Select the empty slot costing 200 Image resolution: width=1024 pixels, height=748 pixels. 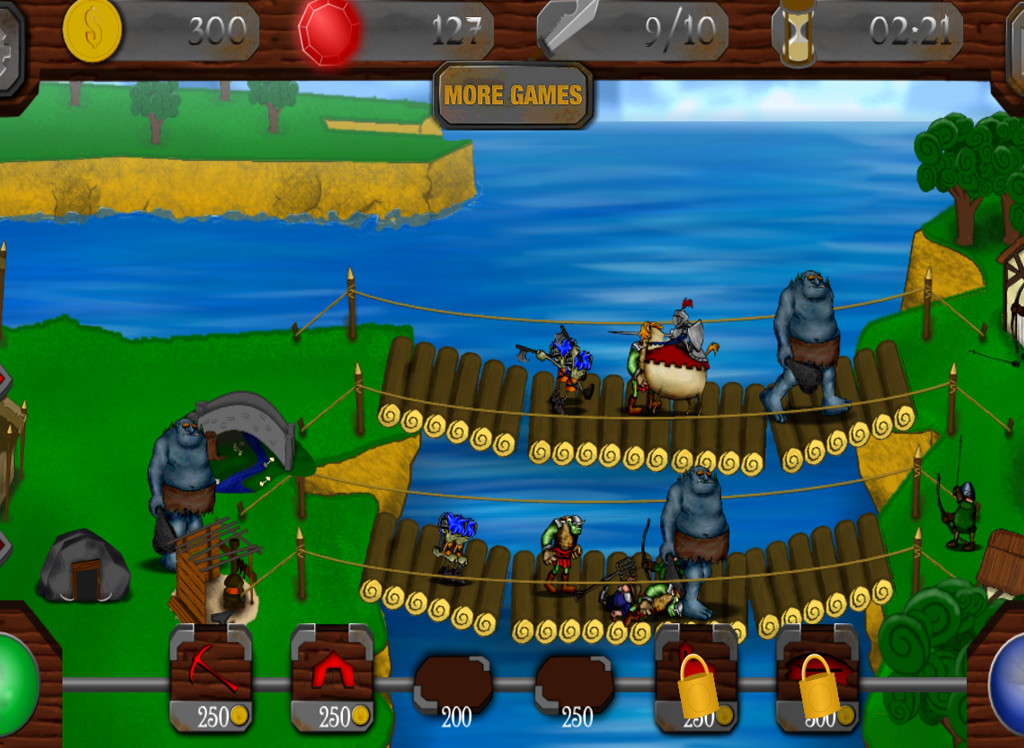453,686
